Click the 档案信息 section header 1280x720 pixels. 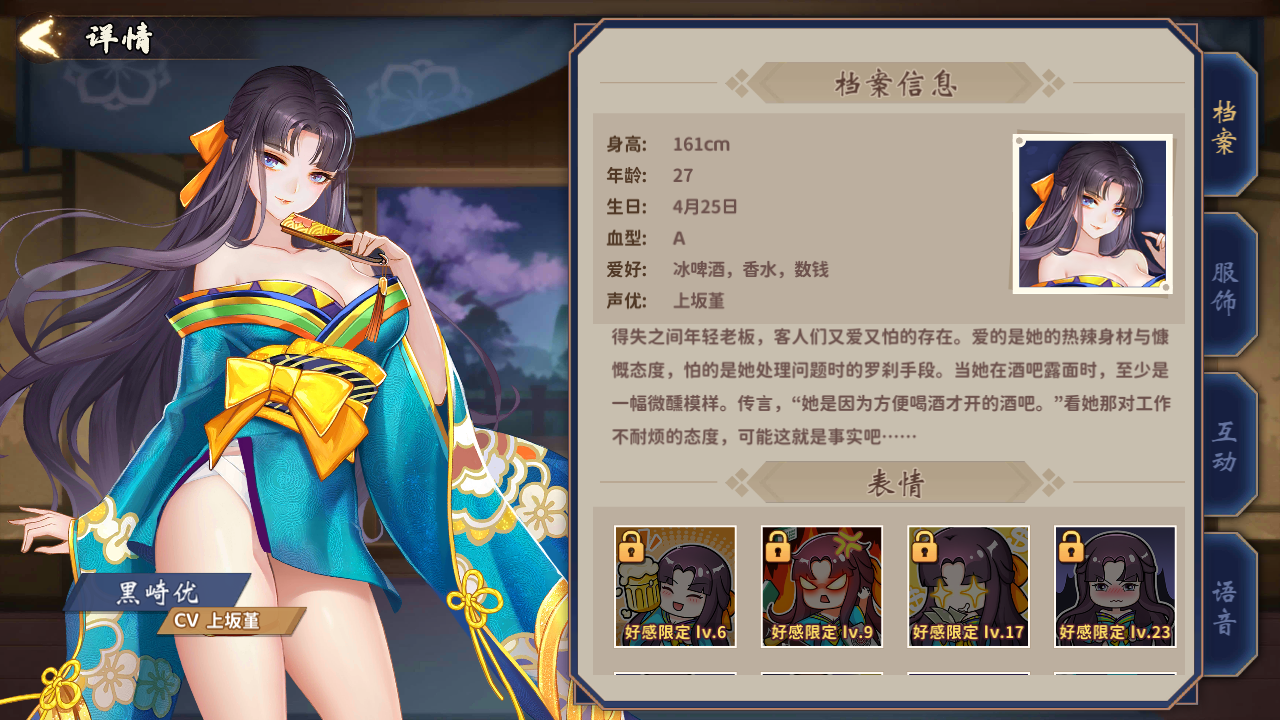[898, 84]
